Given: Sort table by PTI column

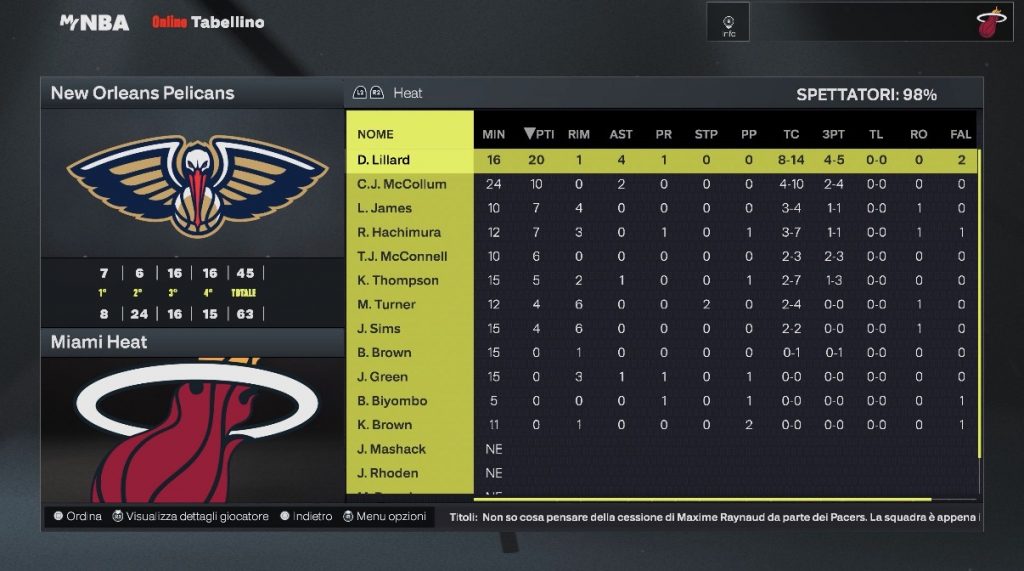Looking at the screenshot, I should [540, 134].
